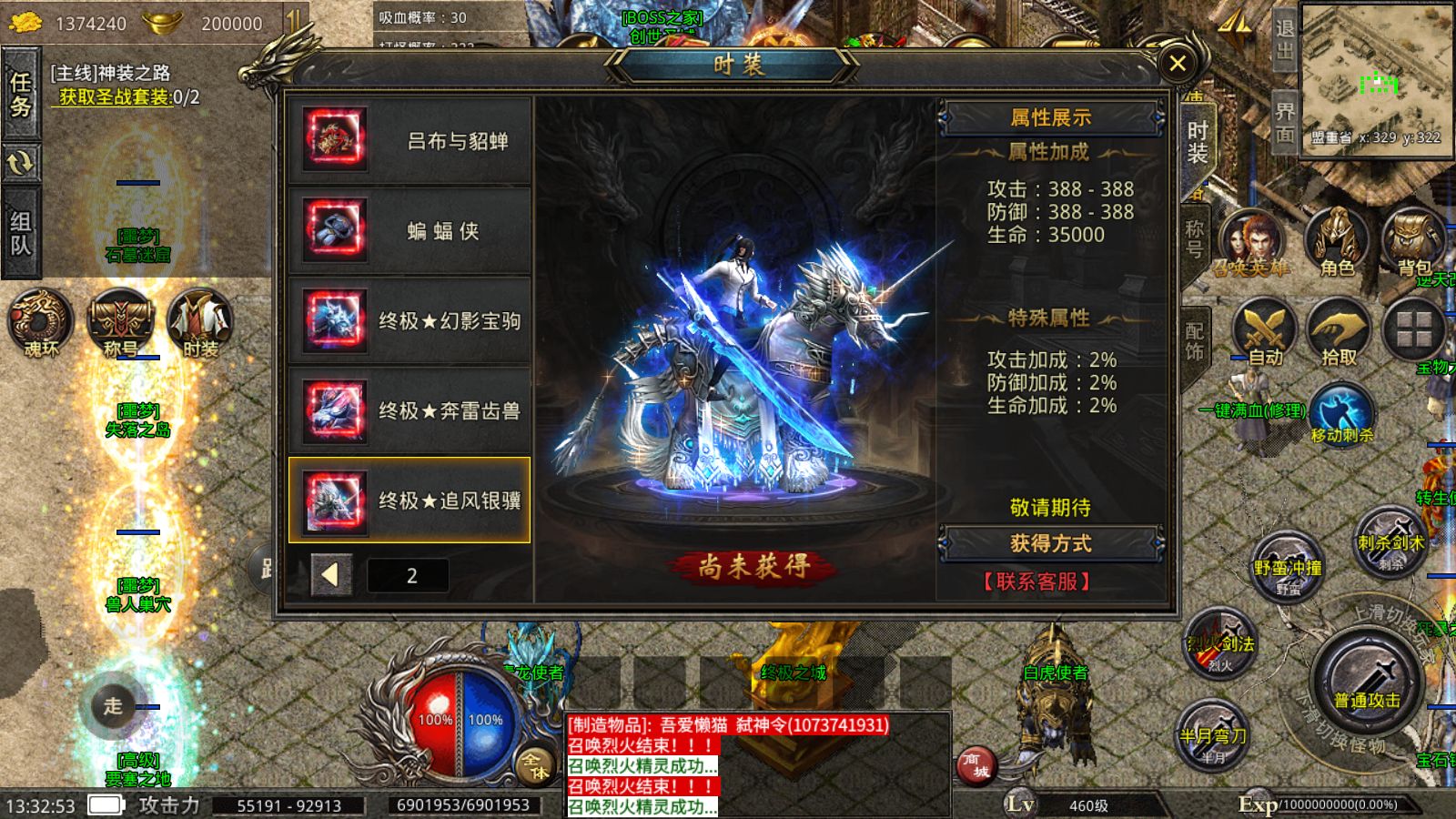
Task: Trigger the 烈火剑法 skill icon
Action: click(x=1217, y=642)
